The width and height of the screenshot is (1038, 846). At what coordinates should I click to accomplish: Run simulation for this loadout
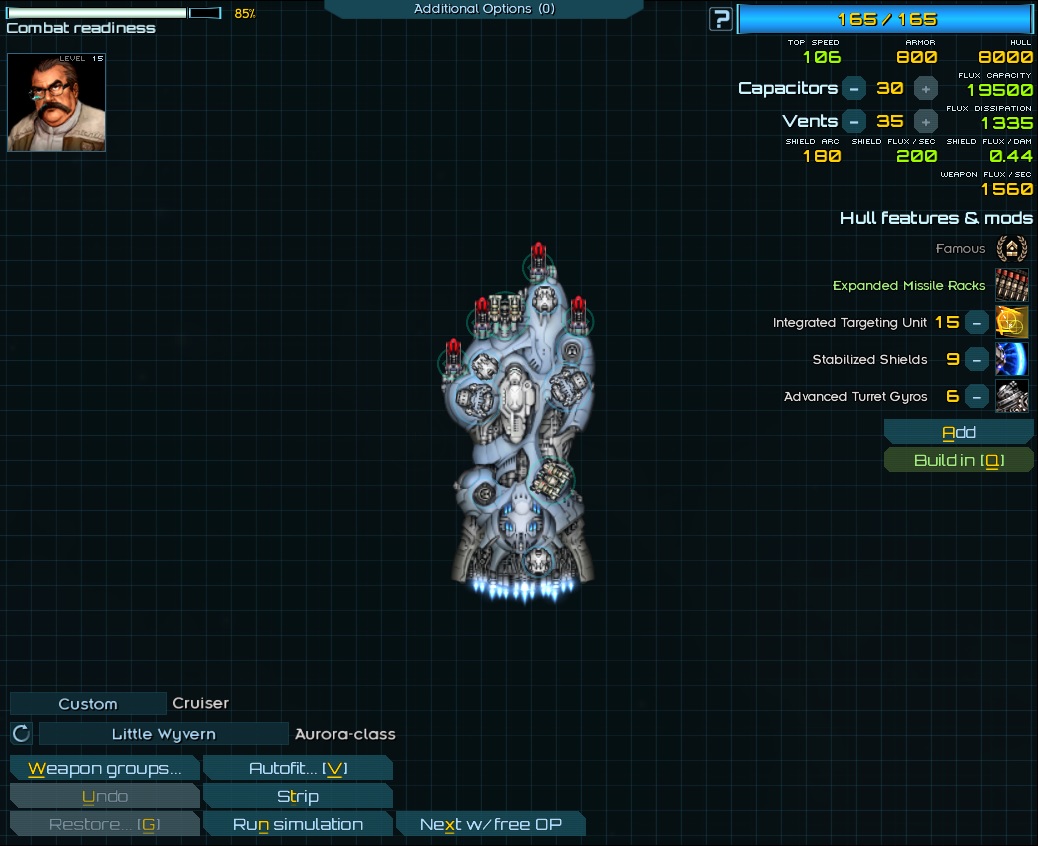click(x=297, y=824)
